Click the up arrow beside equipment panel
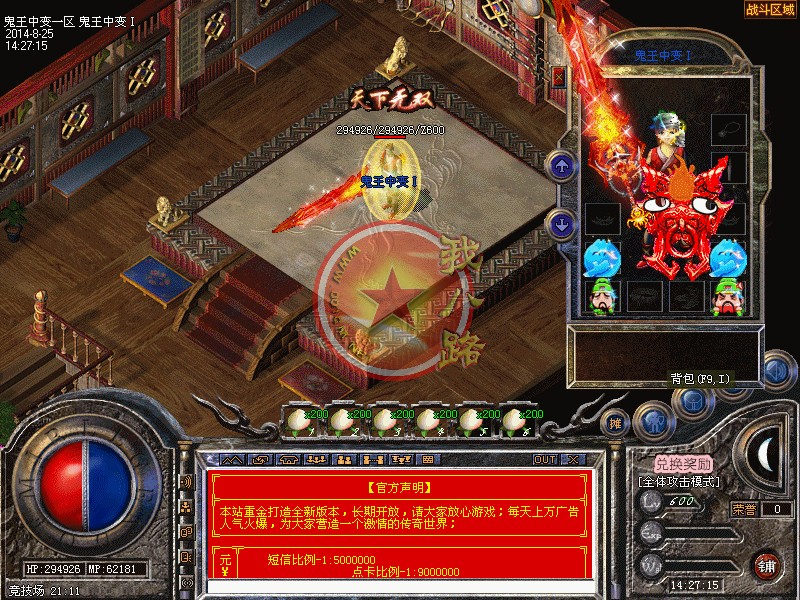Image resolution: width=800 pixels, height=600 pixels. click(562, 166)
